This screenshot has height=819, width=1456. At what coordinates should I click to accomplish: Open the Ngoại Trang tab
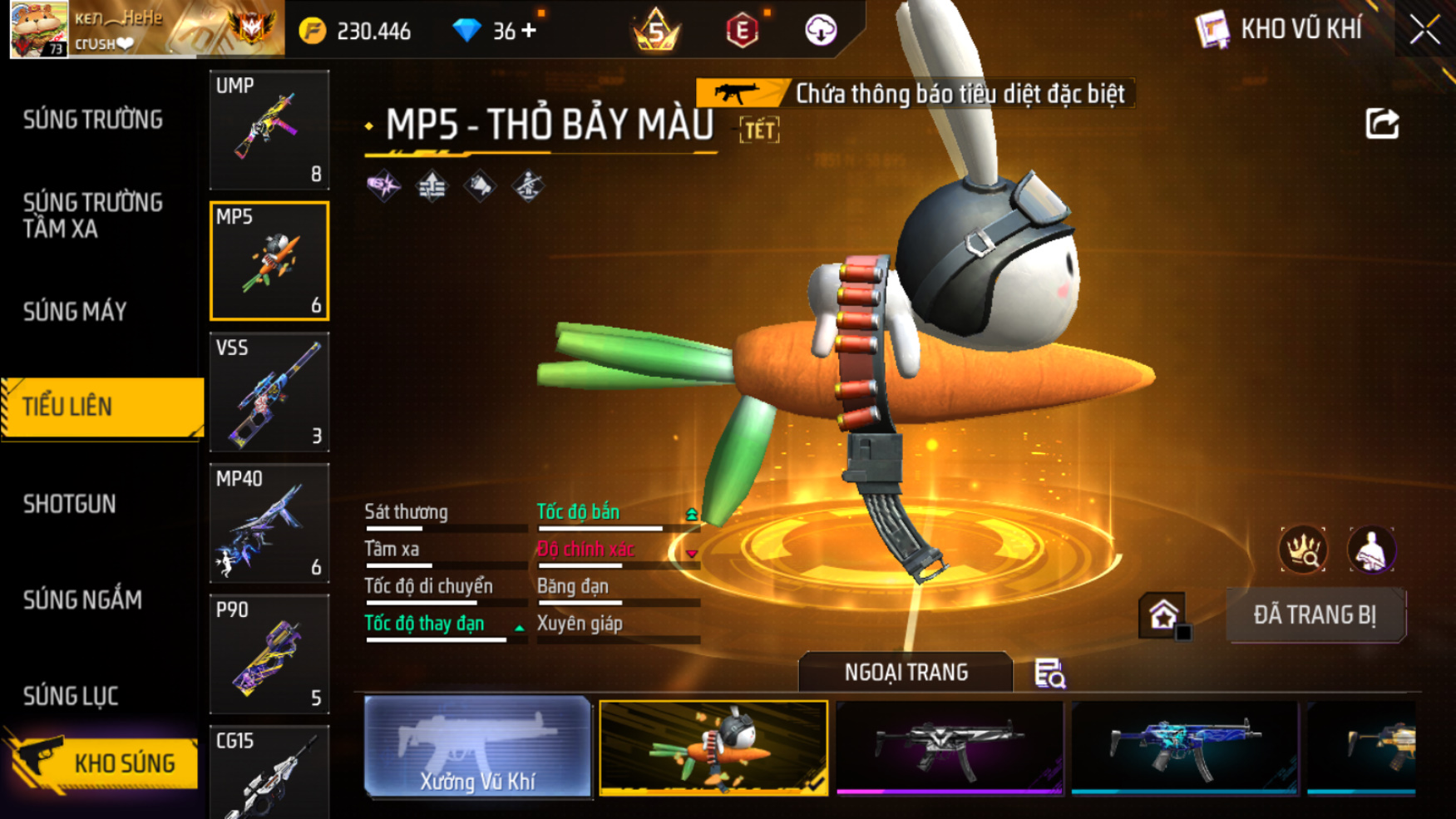(906, 672)
